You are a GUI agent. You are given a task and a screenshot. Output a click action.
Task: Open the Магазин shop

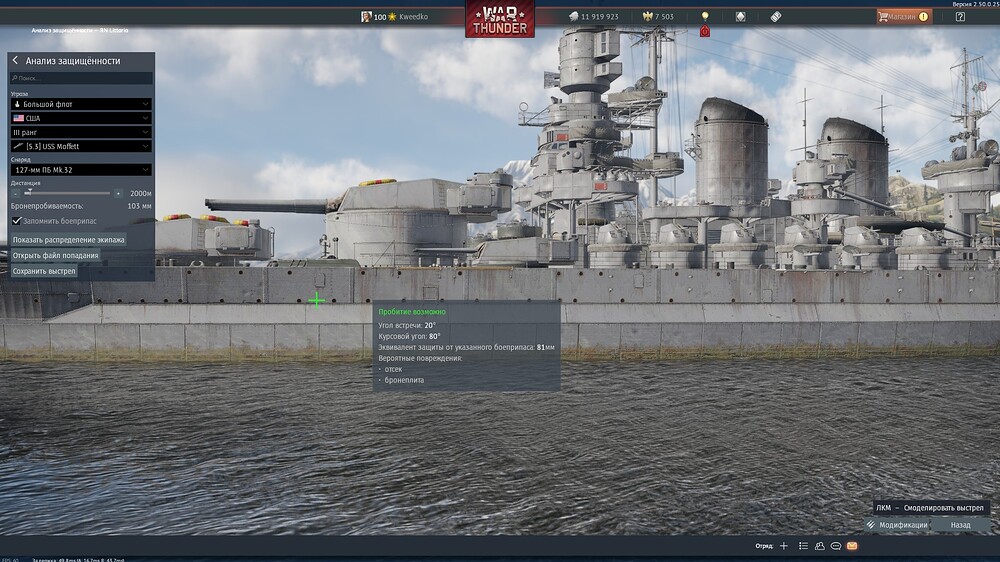click(x=903, y=16)
